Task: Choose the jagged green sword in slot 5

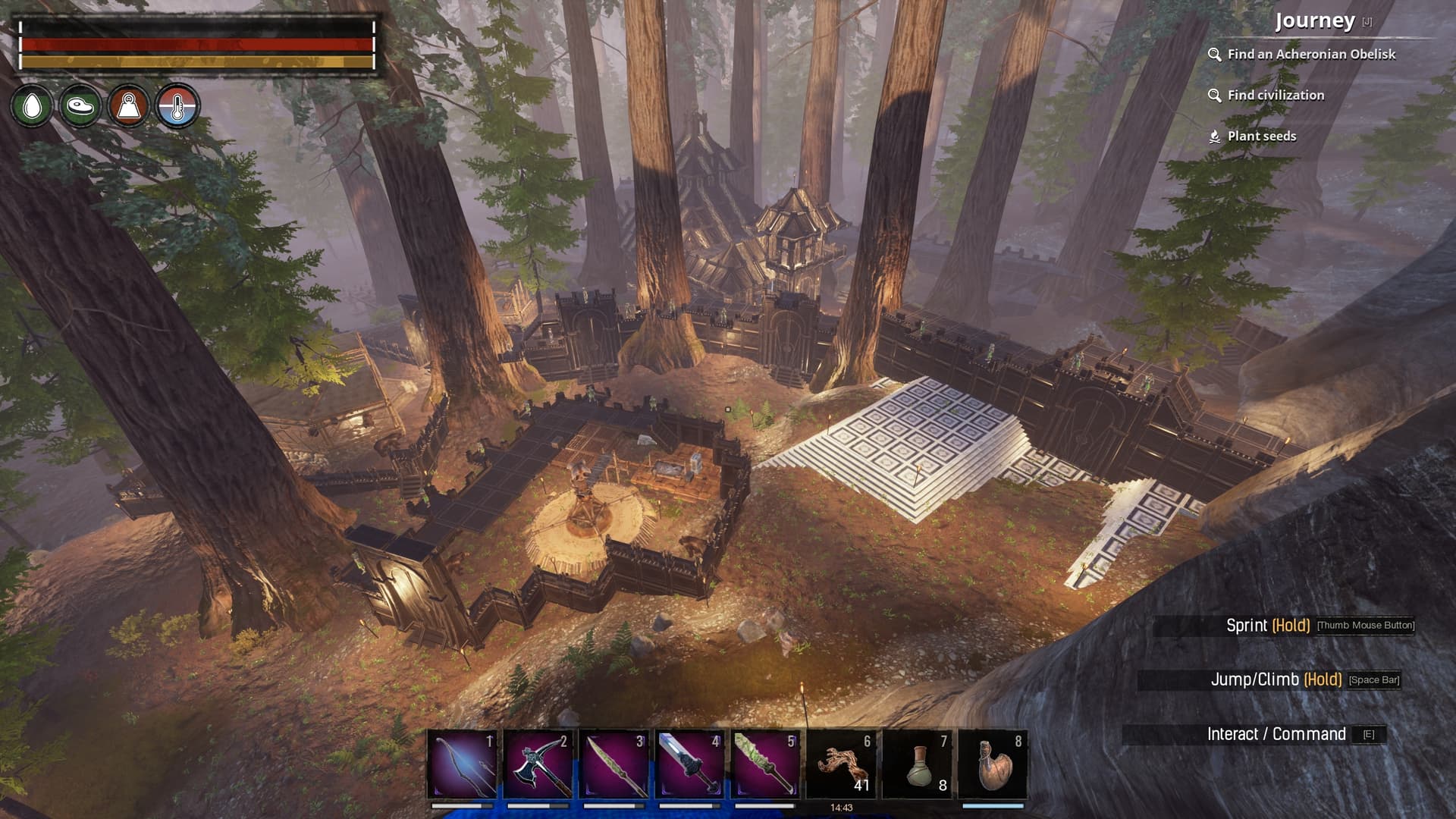Action: click(766, 764)
